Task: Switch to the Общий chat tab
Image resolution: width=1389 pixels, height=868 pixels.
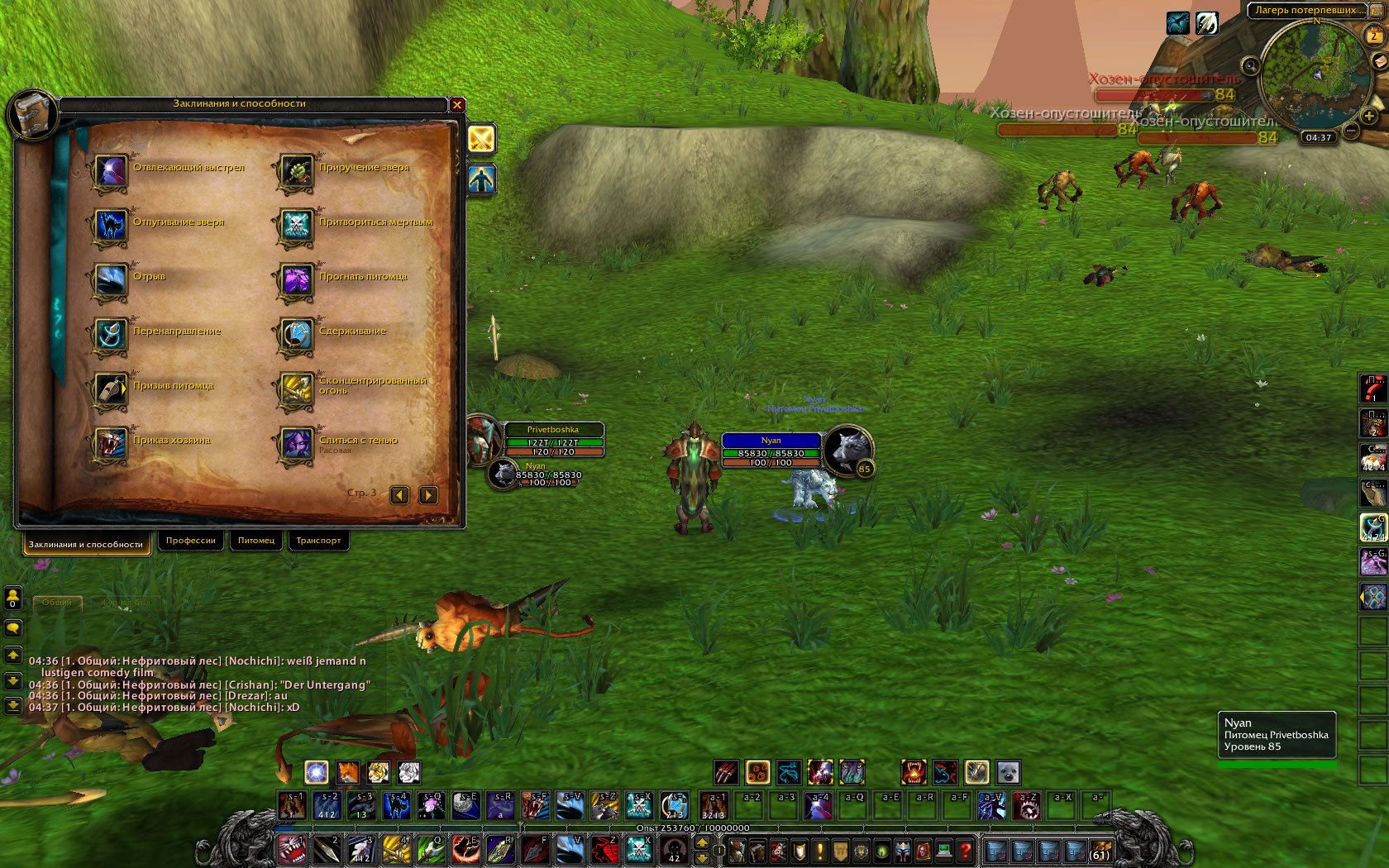Action: click(x=57, y=603)
